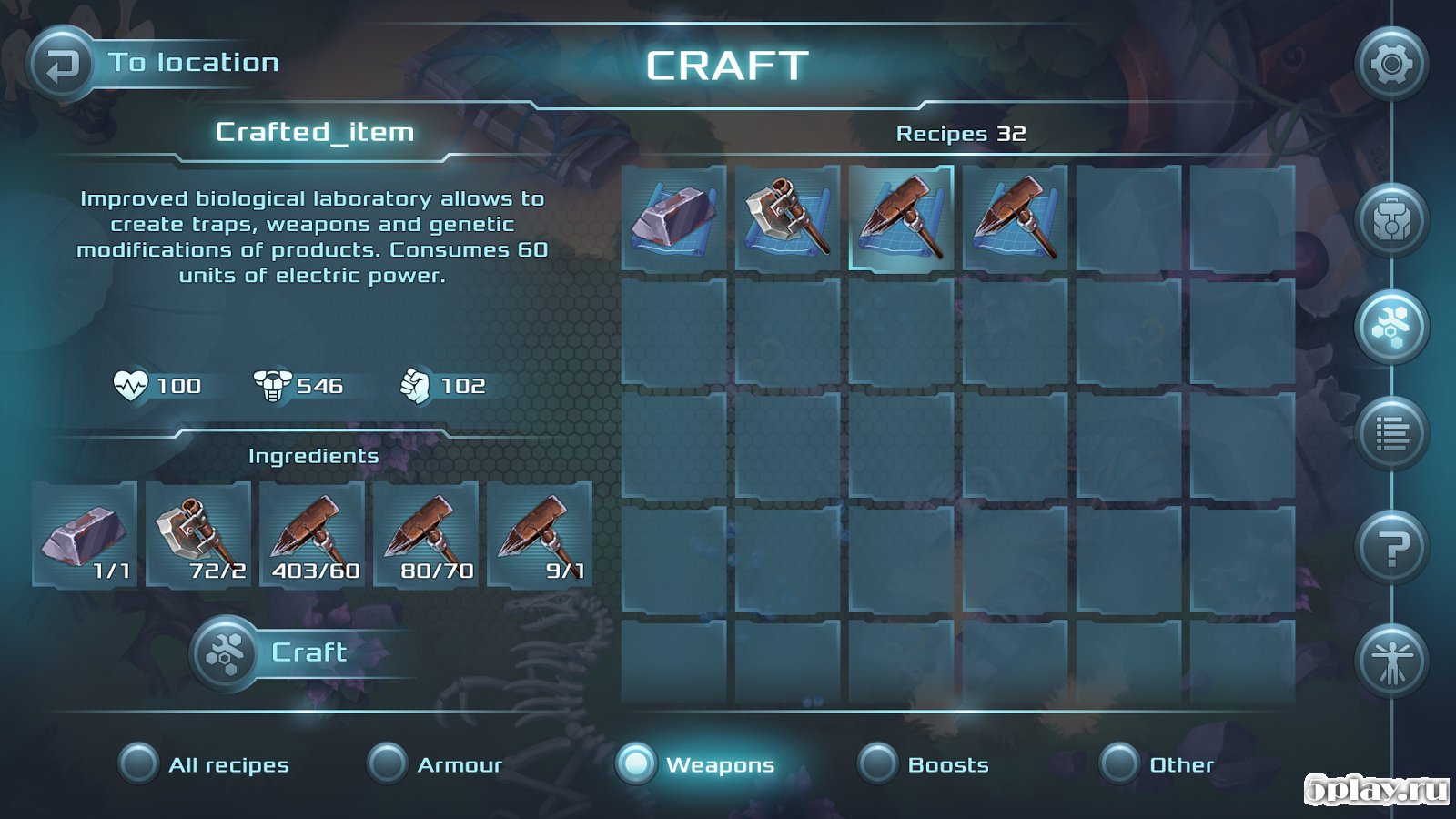Choose the stone axe ingredient slot 72/2
This screenshot has width=1456, height=819.
pos(198,535)
